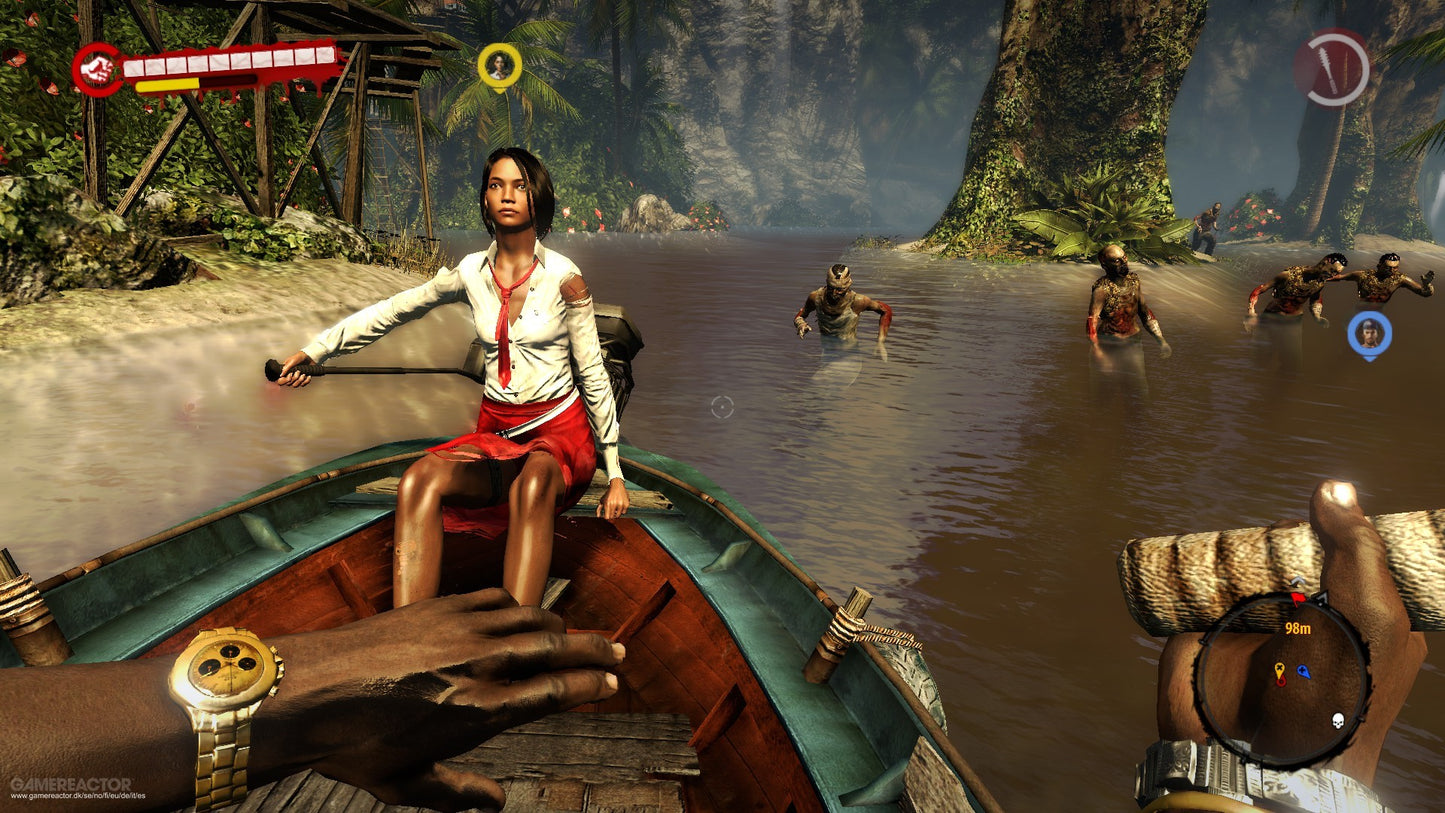The width and height of the screenshot is (1445, 813).
Task: Select the fury fist icon on the health bar
Action: (x=96, y=66)
